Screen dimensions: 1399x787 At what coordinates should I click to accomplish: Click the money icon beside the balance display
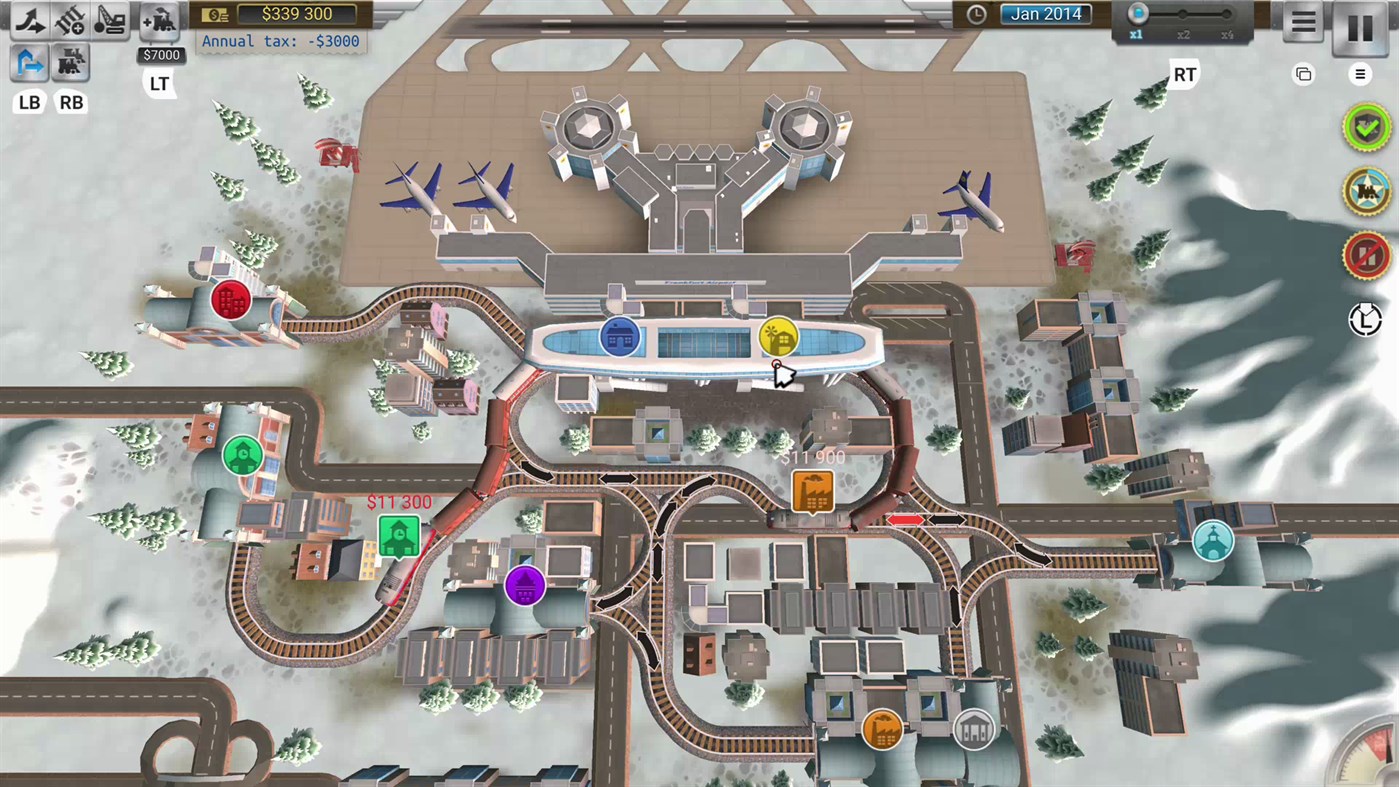click(214, 13)
